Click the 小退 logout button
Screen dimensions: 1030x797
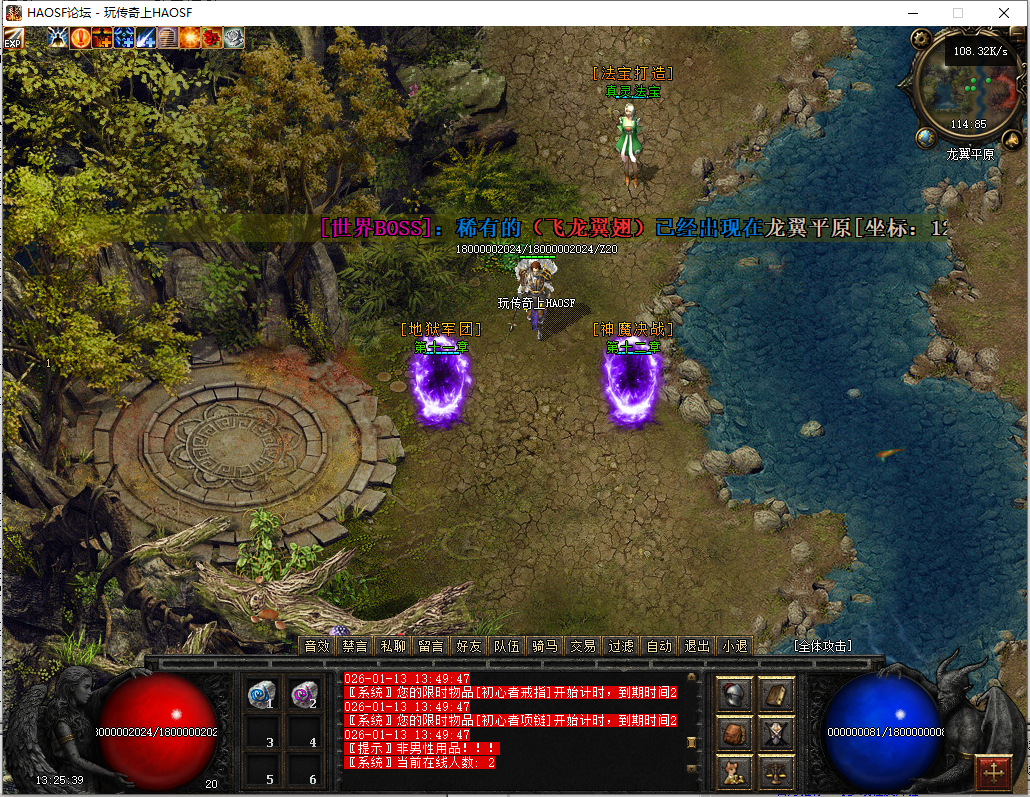[734, 646]
